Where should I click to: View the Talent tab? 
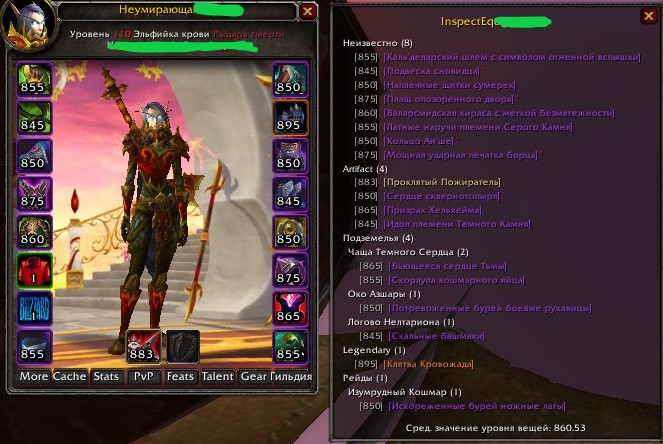217,376
